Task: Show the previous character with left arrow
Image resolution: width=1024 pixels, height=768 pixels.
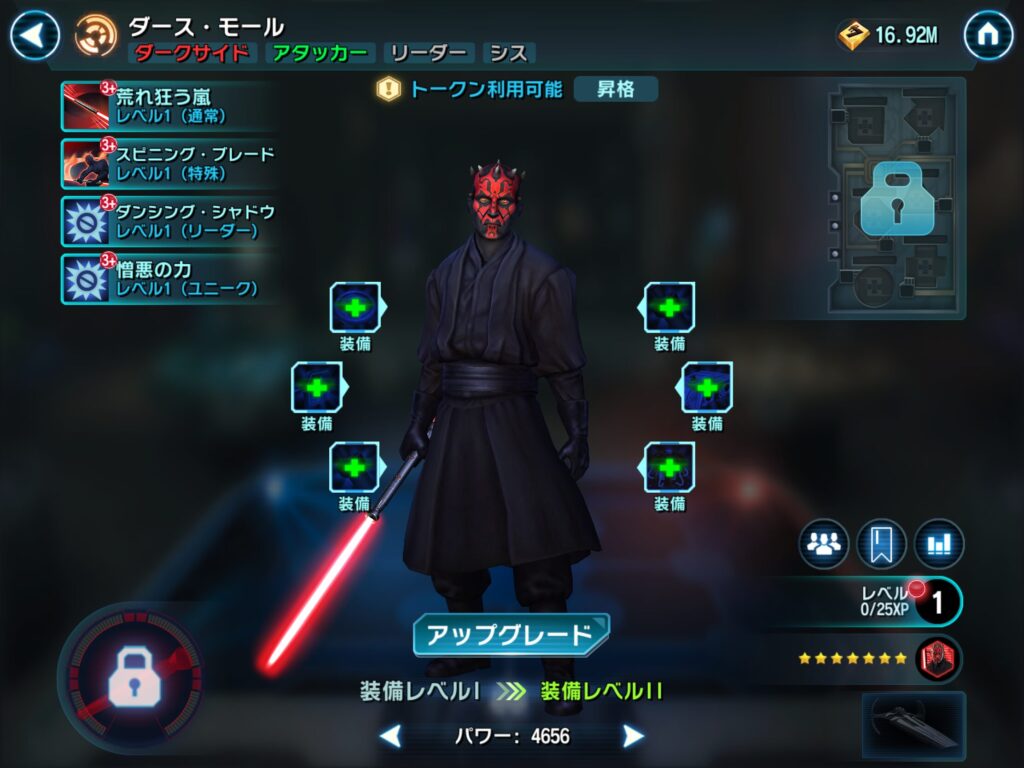Action: click(x=391, y=737)
